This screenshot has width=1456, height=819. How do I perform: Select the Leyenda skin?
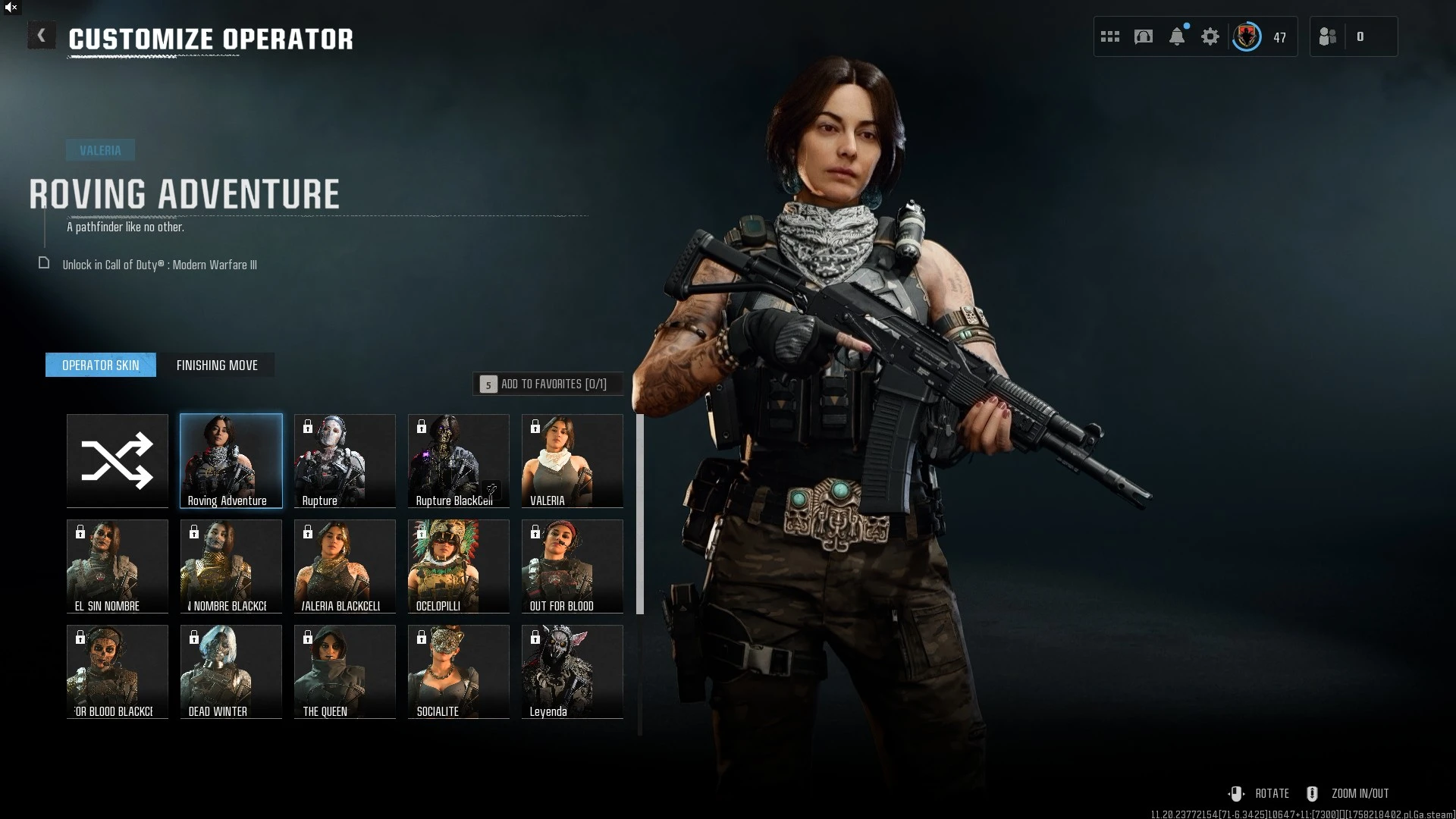pyautogui.click(x=573, y=671)
